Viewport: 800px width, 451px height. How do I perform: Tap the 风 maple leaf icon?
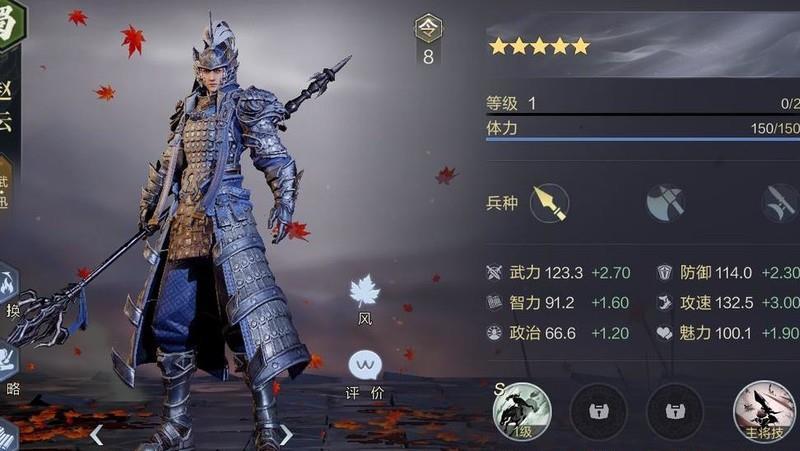pyautogui.click(x=364, y=292)
